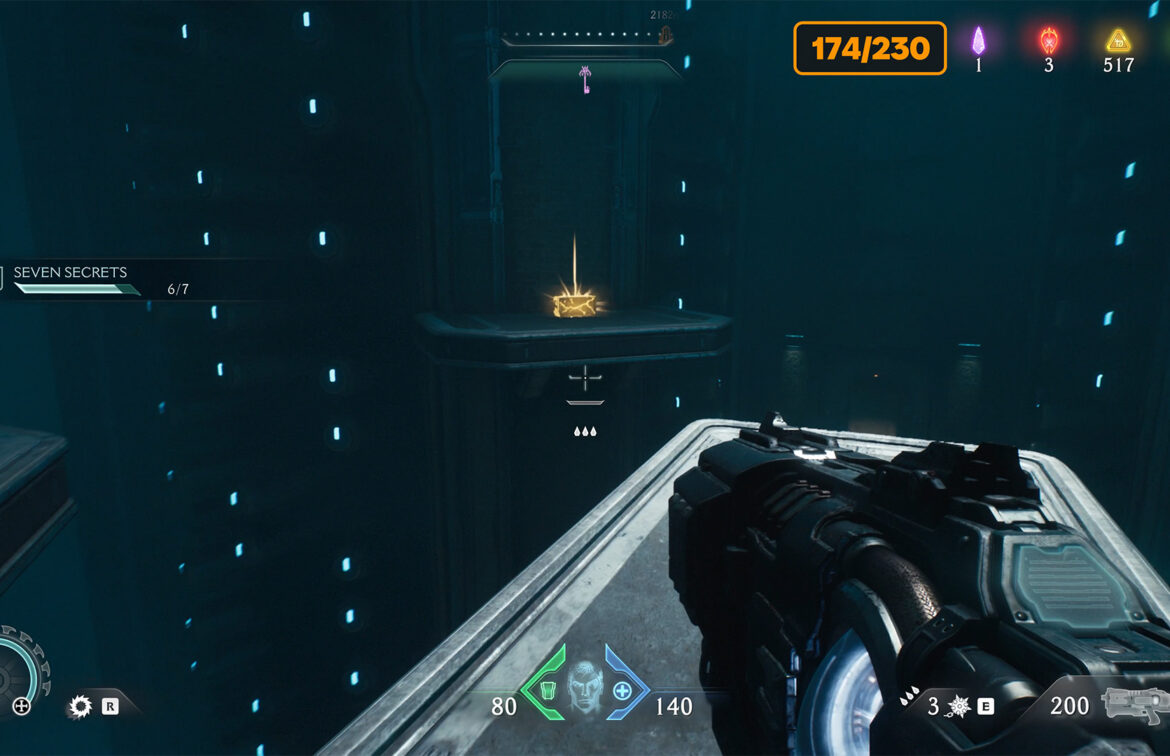The height and width of the screenshot is (756, 1170).
Task: Select the green shield armor icon
Action: coord(546,690)
